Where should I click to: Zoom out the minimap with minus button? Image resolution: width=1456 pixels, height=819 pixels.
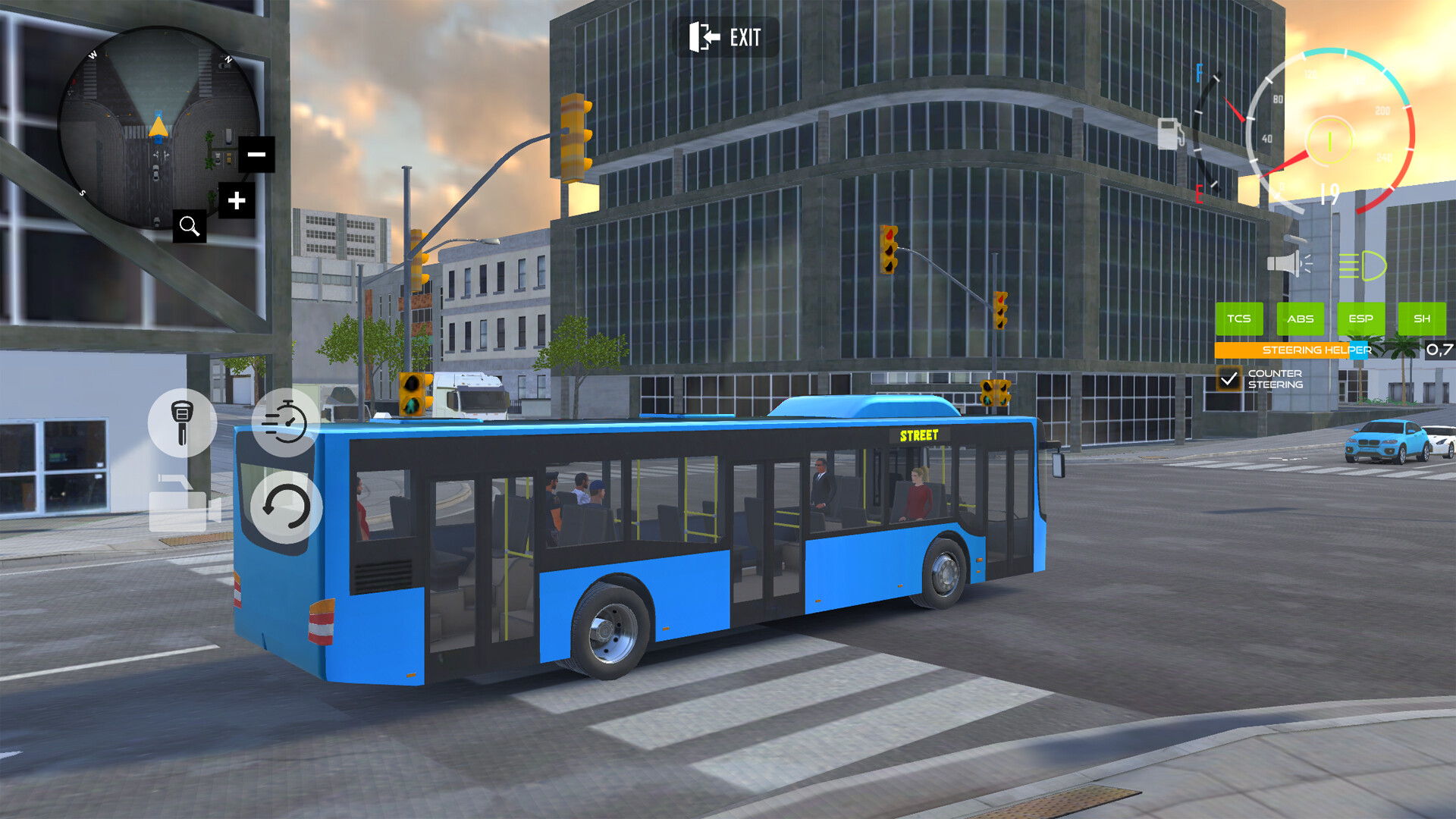[x=256, y=155]
